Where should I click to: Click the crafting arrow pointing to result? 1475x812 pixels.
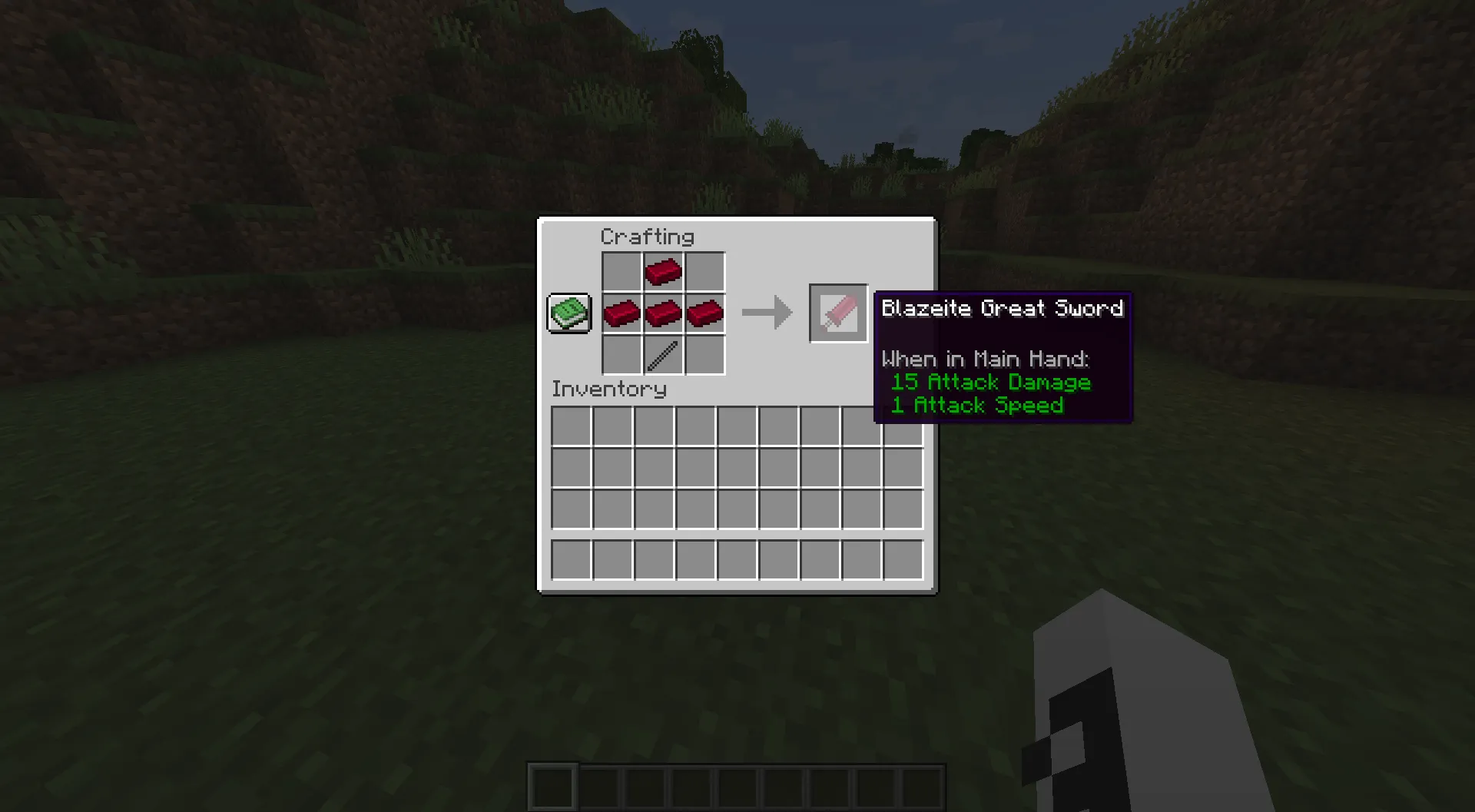point(767,313)
